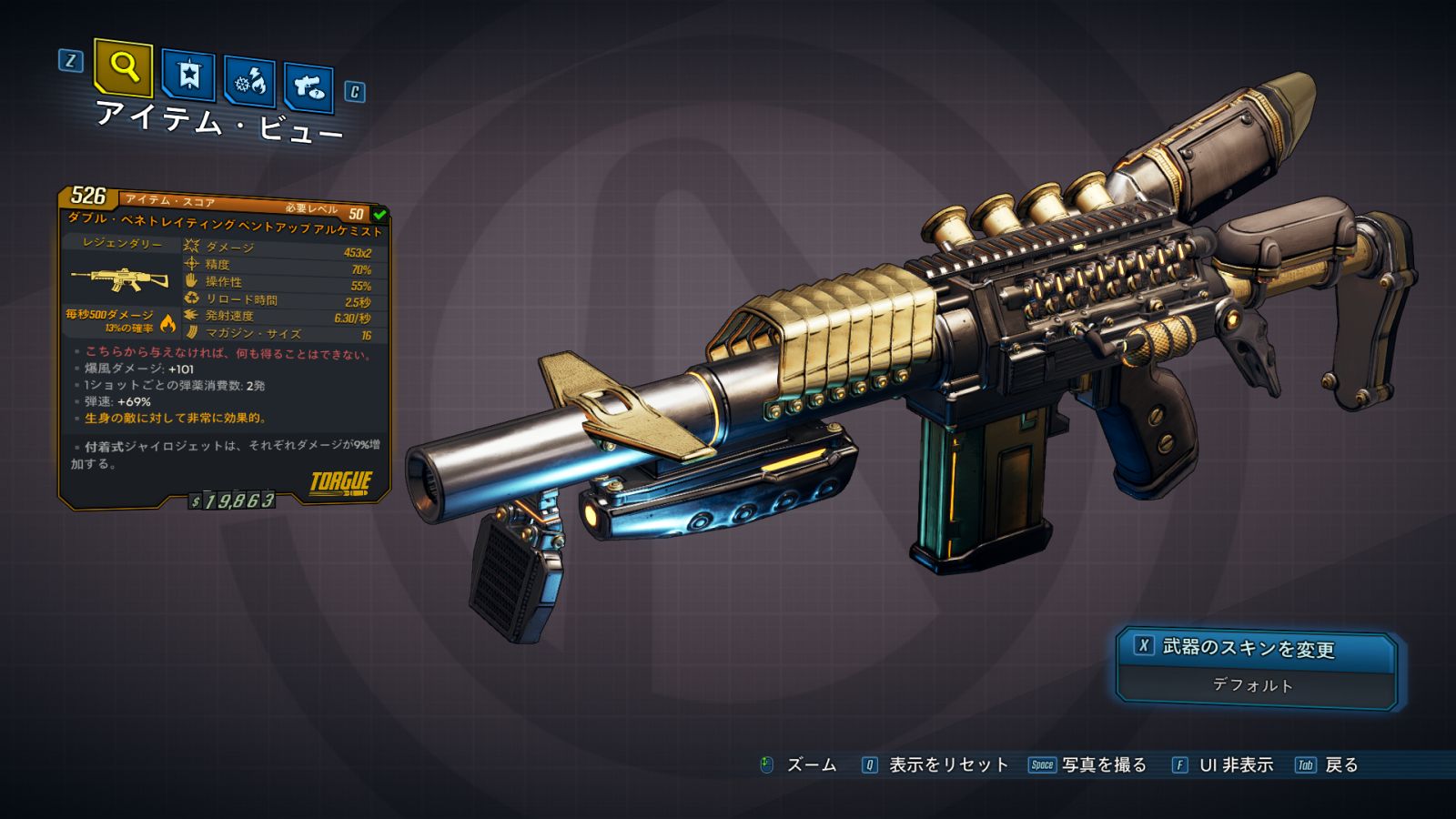
Task: Switch to the guns icon tab
Action: (x=308, y=87)
